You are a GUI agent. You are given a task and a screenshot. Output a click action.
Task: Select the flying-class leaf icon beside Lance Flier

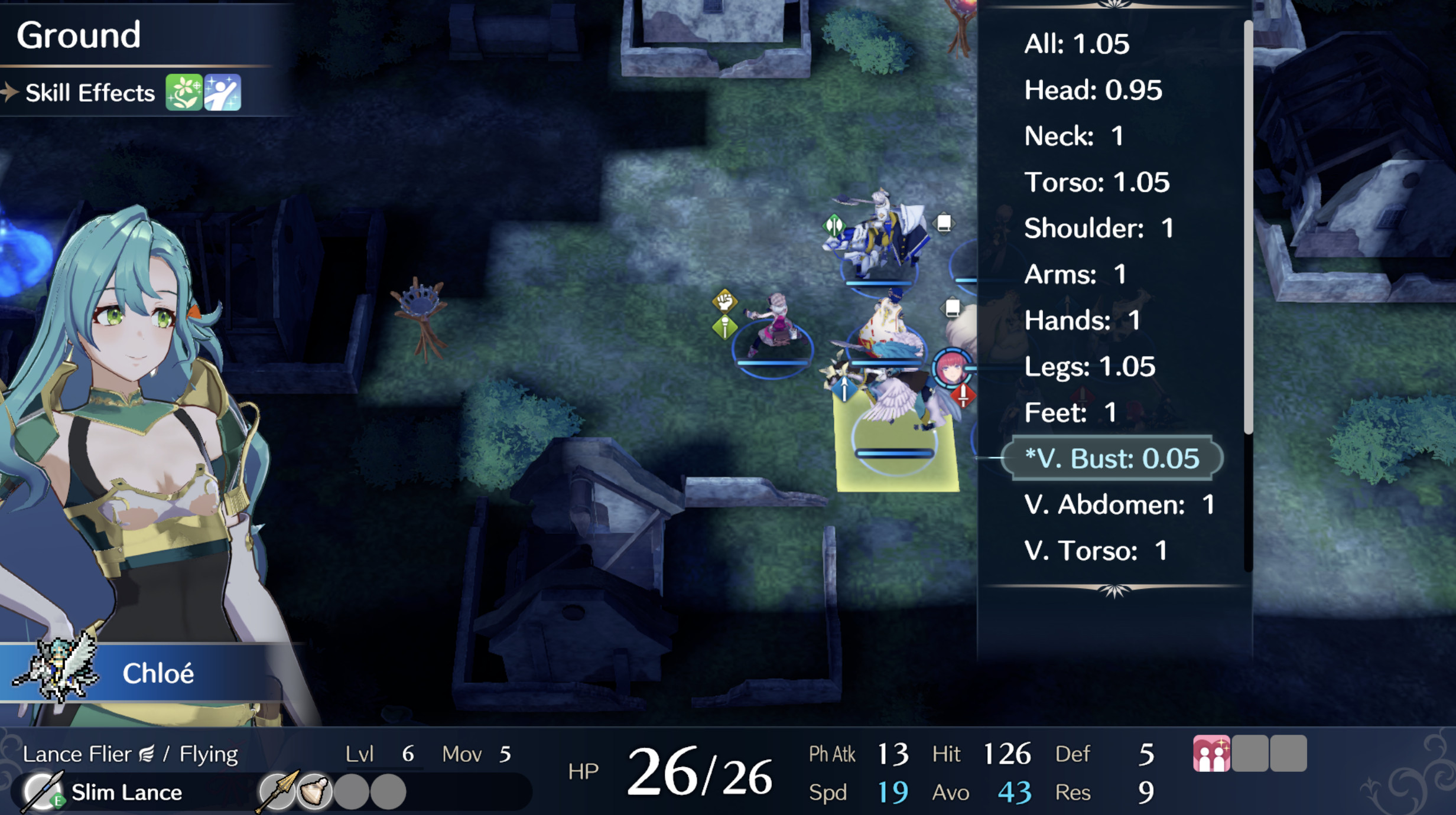click(x=148, y=751)
